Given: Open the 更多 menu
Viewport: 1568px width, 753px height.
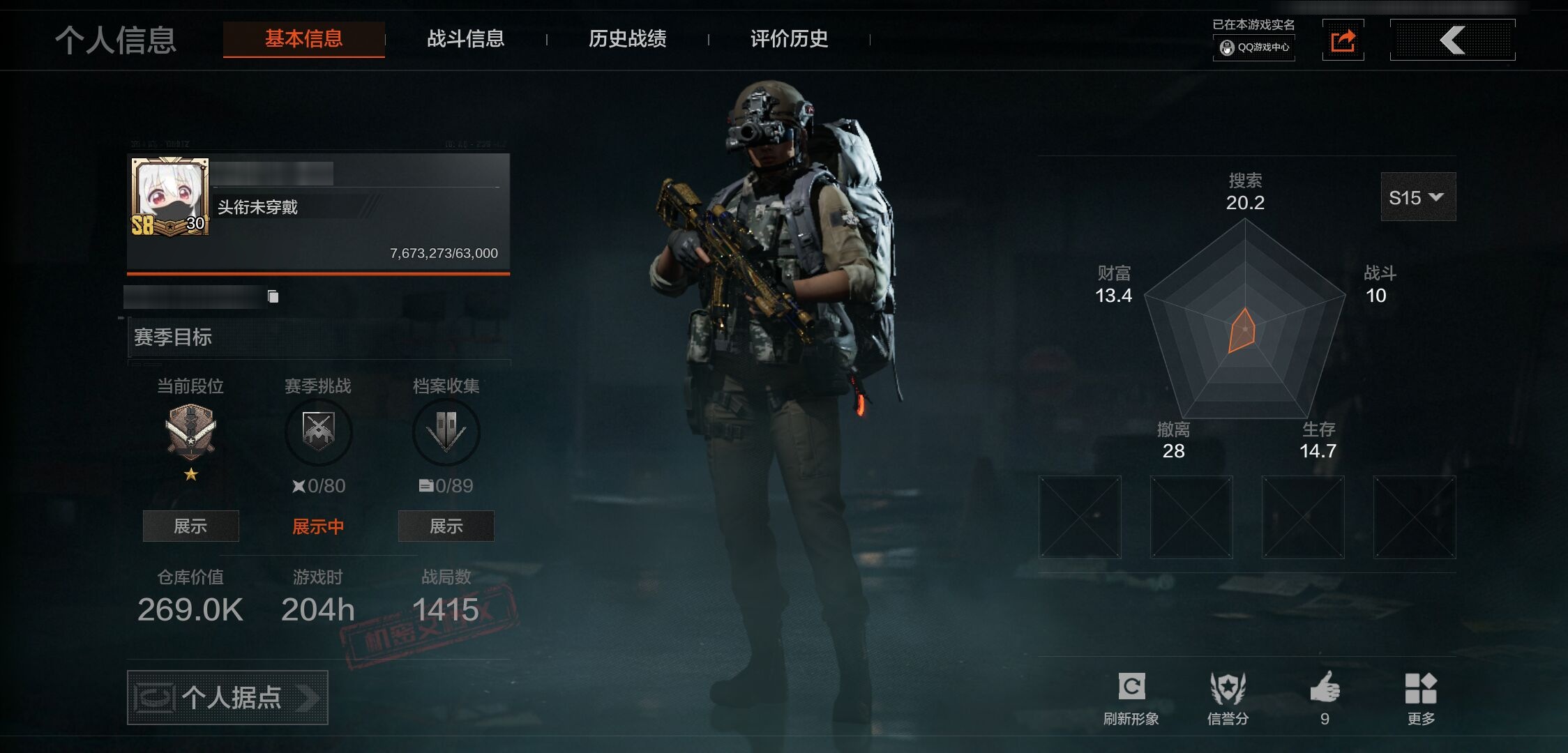Looking at the screenshot, I should point(1421,699).
